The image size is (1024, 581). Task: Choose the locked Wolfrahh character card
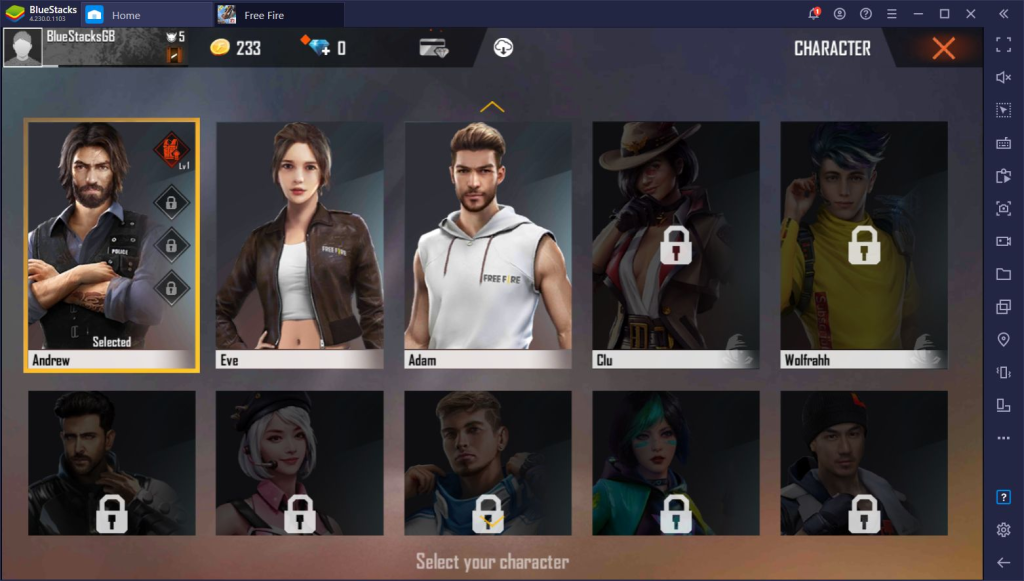point(863,245)
